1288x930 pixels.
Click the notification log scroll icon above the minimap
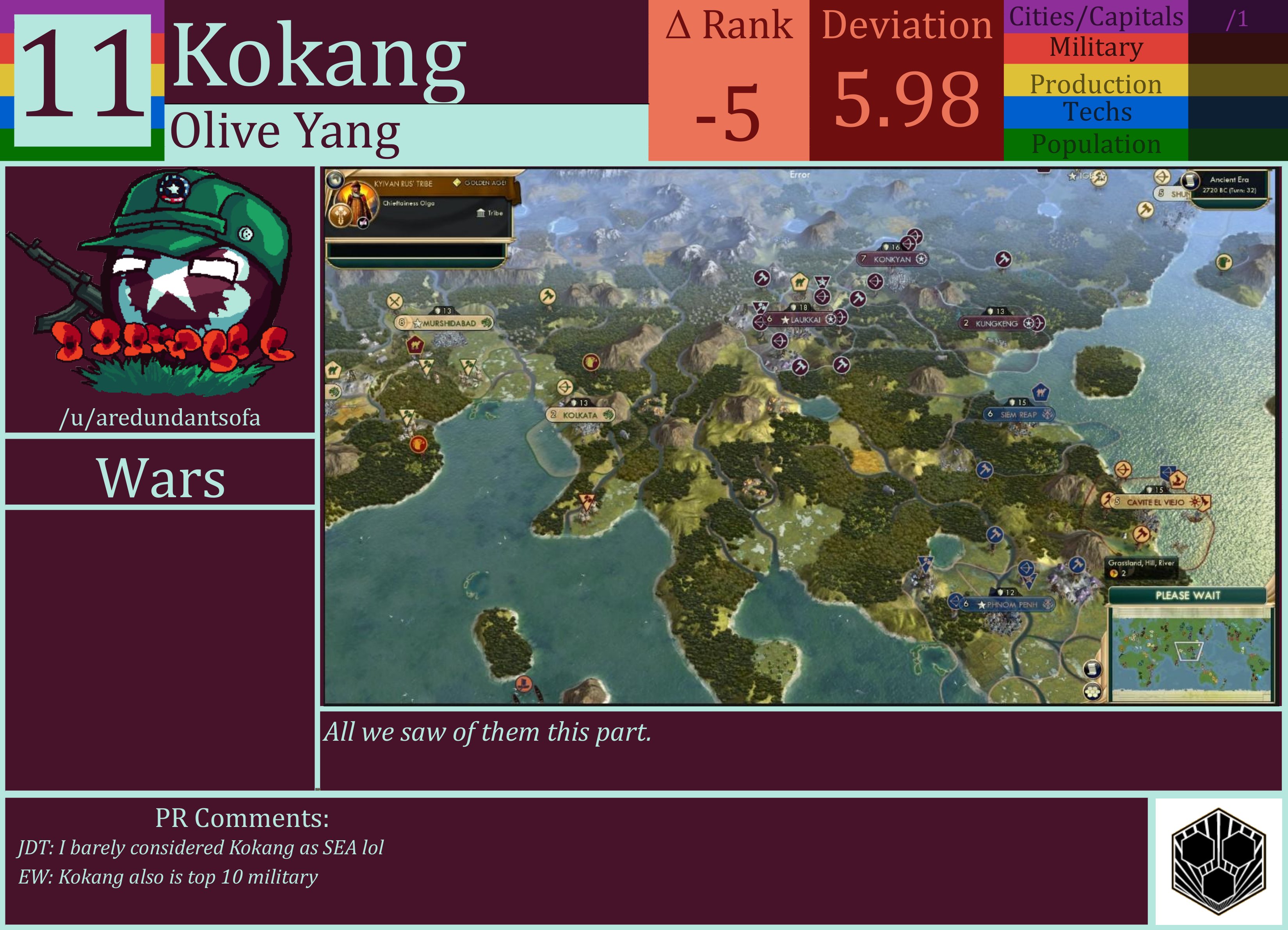point(1093,669)
